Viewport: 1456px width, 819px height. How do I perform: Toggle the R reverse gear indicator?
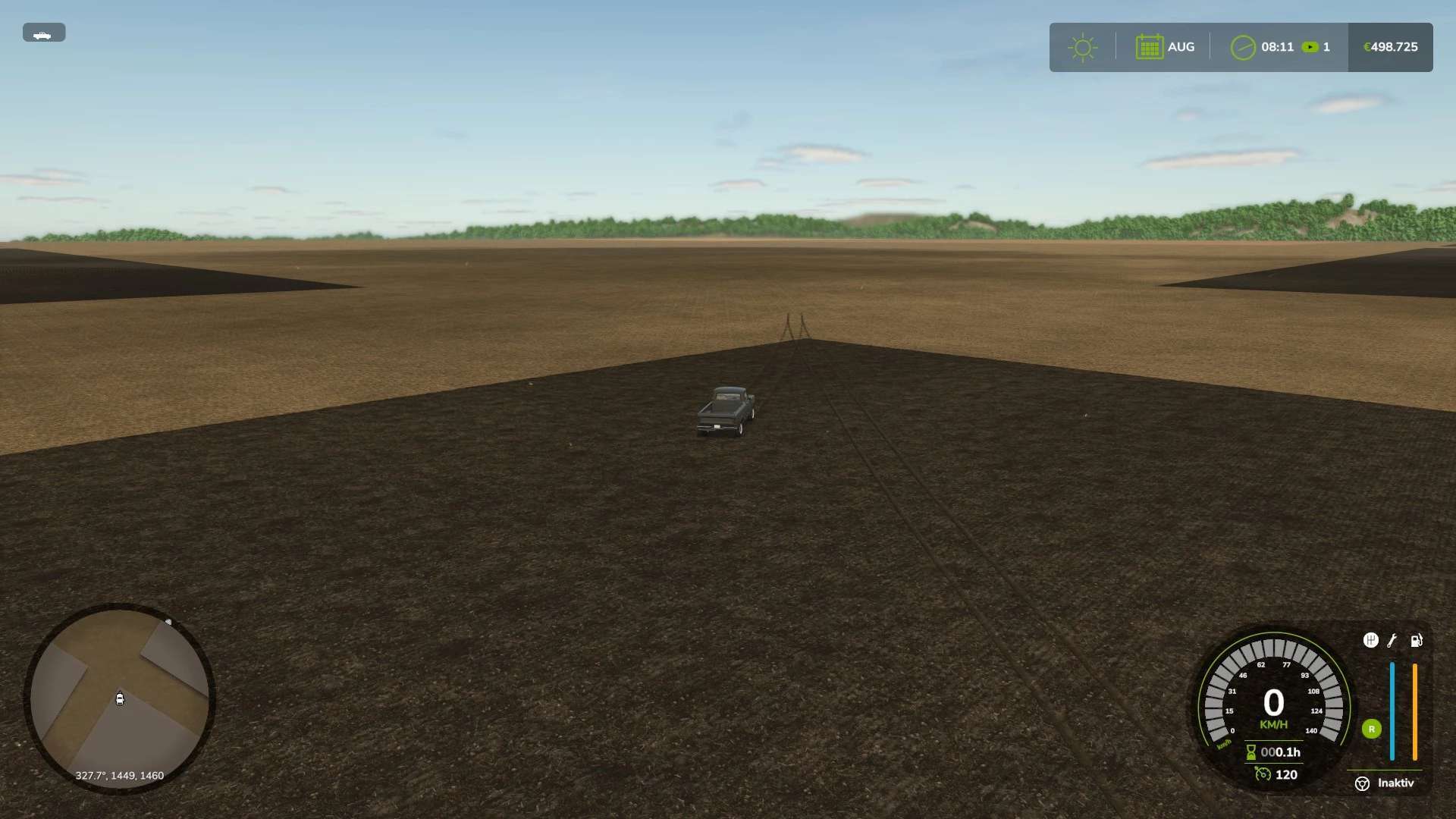[x=1371, y=729]
